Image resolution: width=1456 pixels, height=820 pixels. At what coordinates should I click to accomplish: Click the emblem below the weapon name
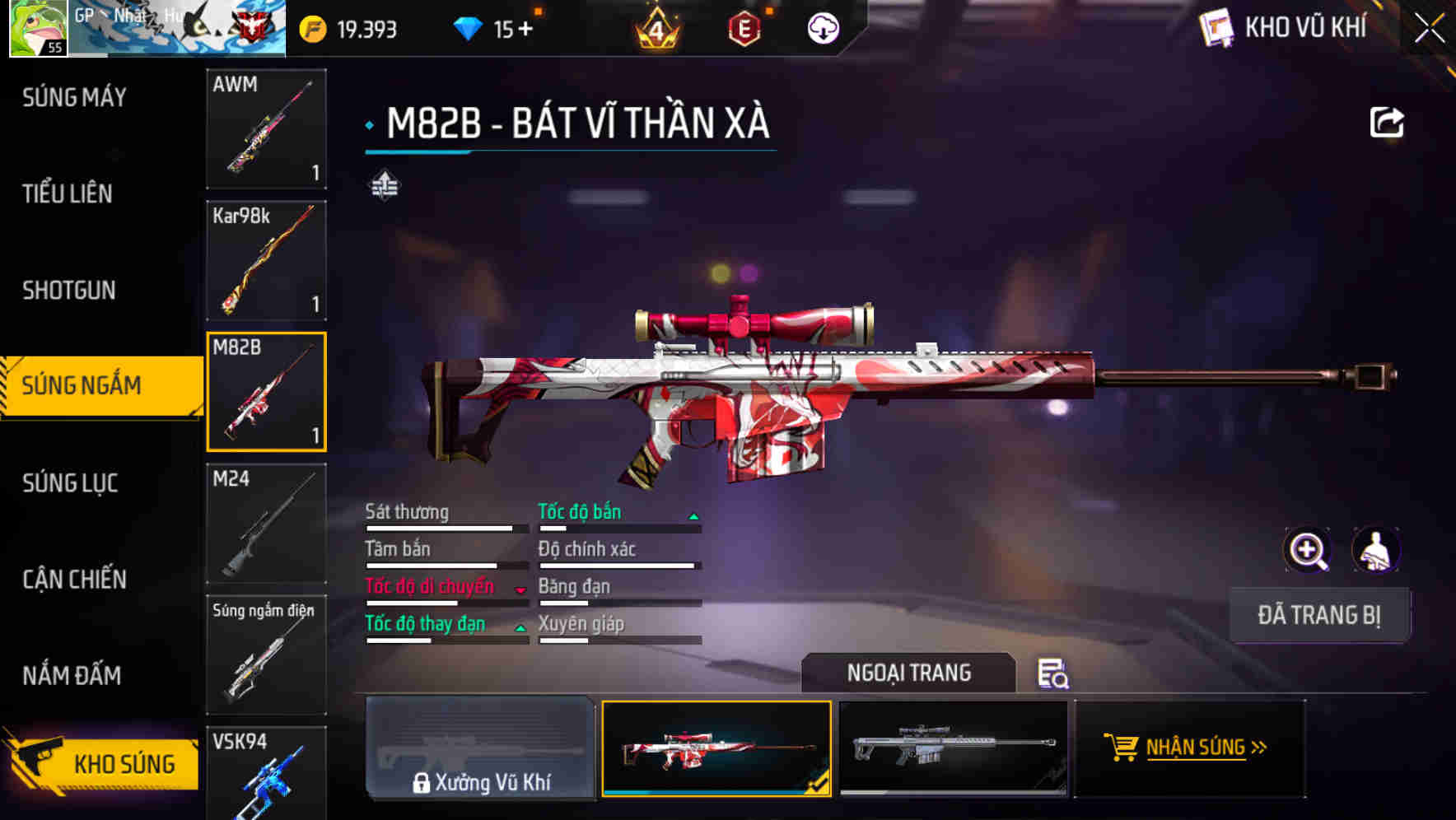(x=385, y=186)
